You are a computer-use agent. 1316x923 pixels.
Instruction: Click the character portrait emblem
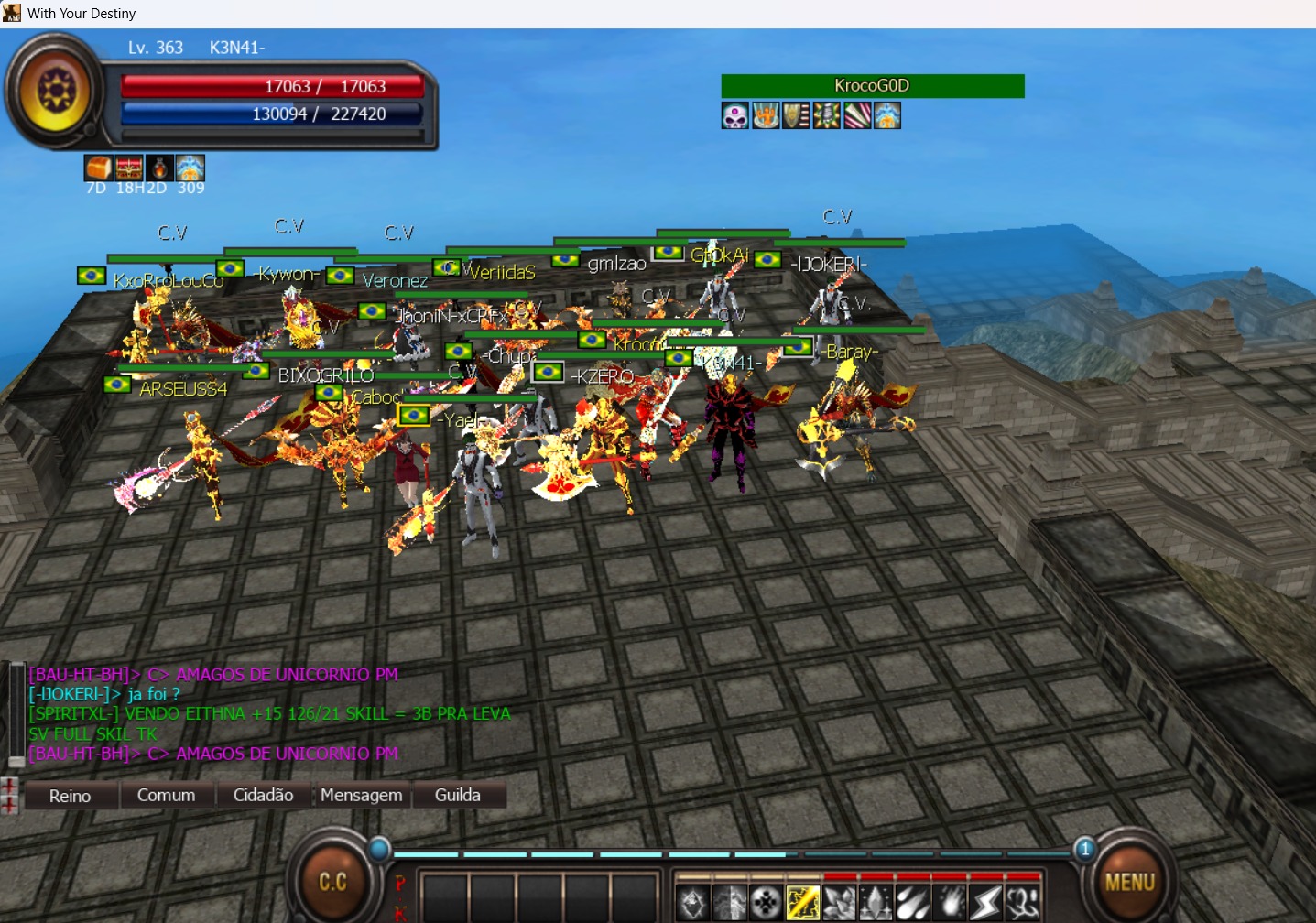57,91
